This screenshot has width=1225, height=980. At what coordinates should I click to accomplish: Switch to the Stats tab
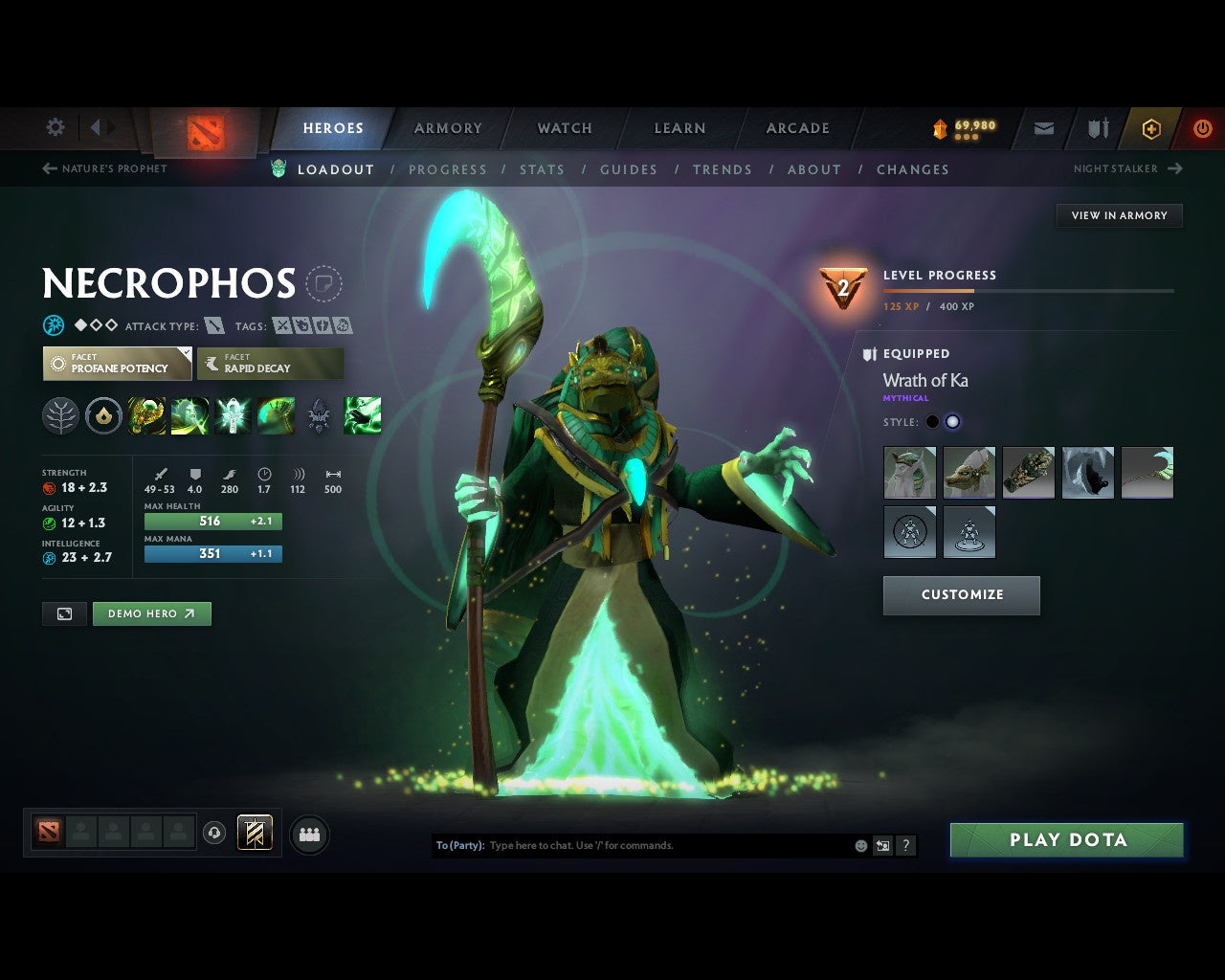543,169
